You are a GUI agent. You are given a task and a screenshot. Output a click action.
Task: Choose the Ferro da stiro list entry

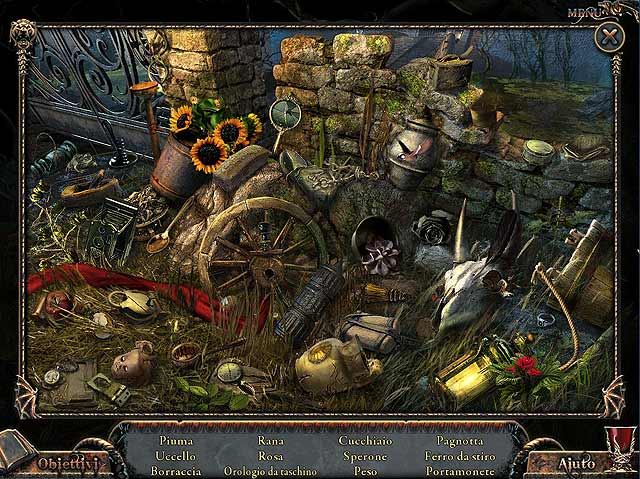coord(459,456)
